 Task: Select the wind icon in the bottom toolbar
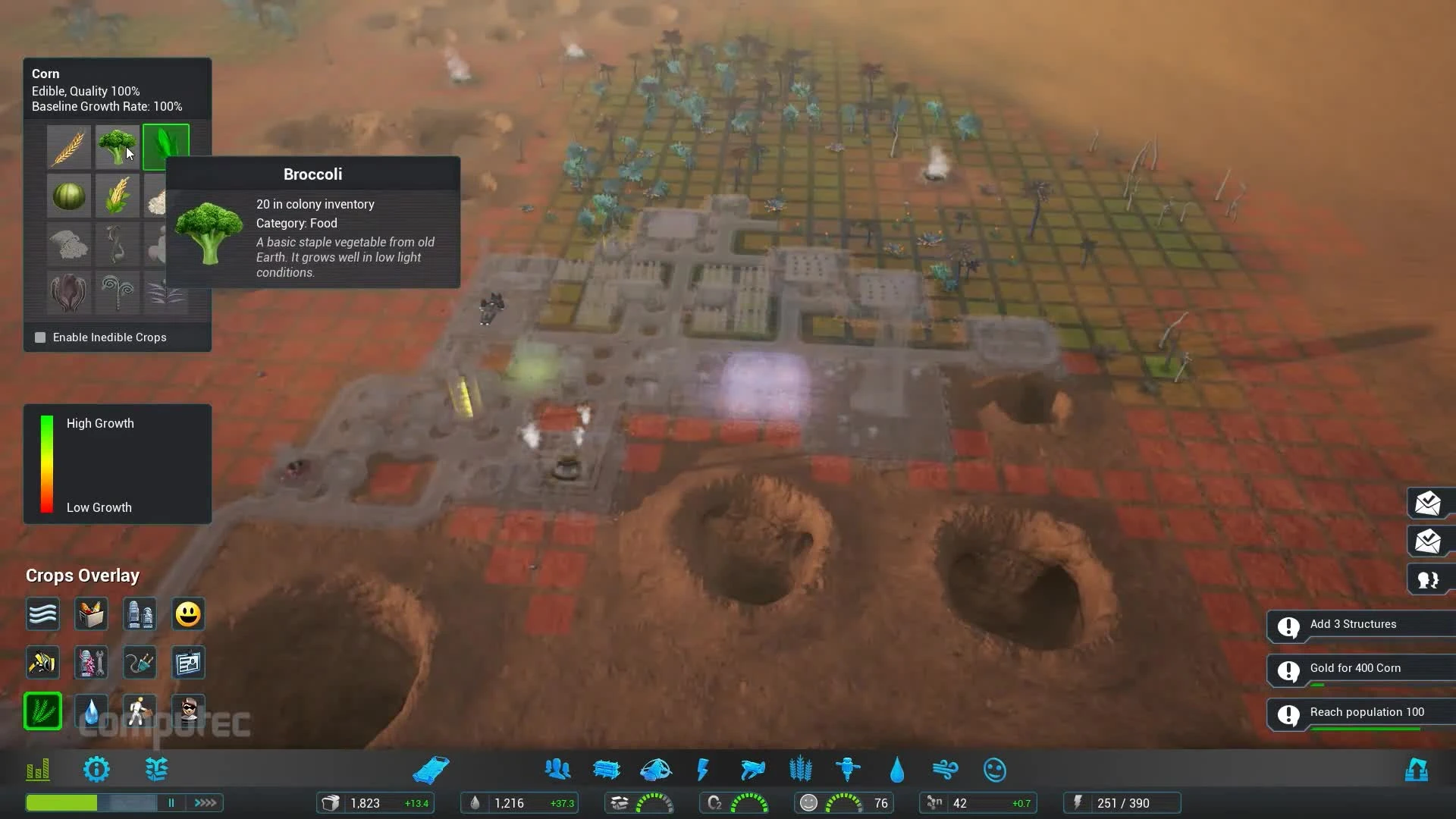tap(946, 769)
